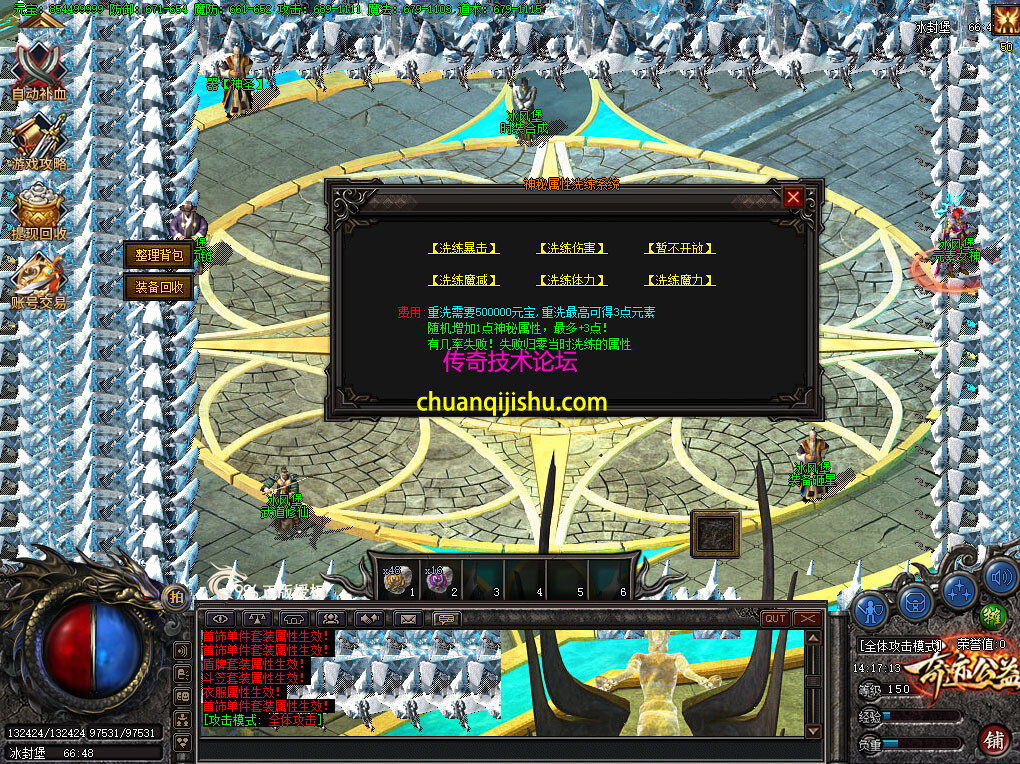This screenshot has height=764, width=1020.
Task: Open the bag chest icon
Action: [915, 601]
